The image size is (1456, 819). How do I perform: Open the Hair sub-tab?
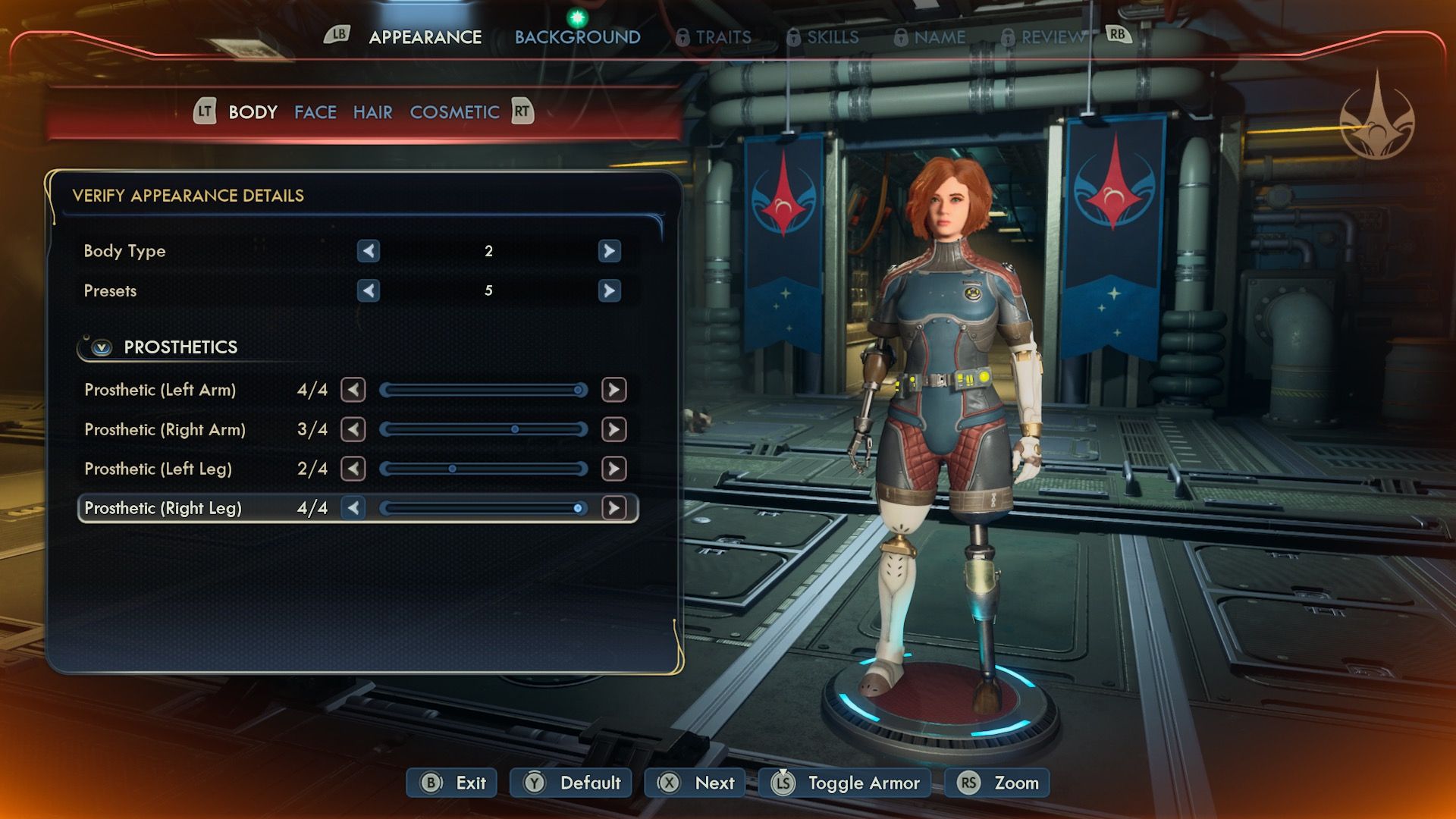372,112
